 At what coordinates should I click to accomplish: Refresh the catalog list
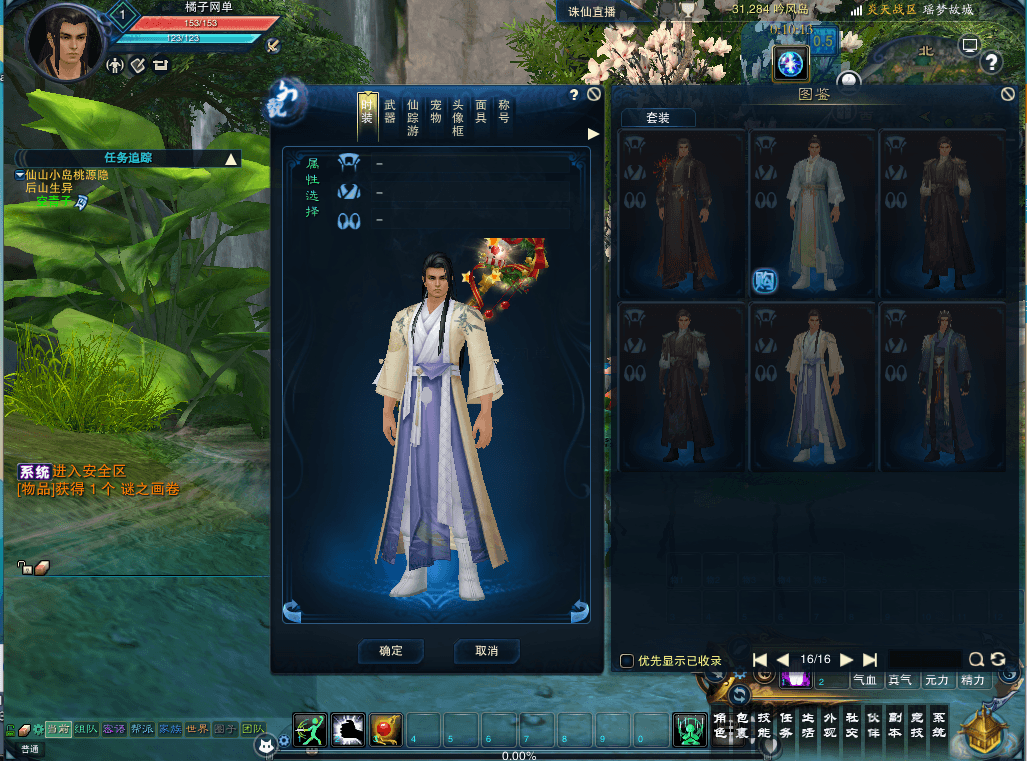pyautogui.click(x=997, y=659)
